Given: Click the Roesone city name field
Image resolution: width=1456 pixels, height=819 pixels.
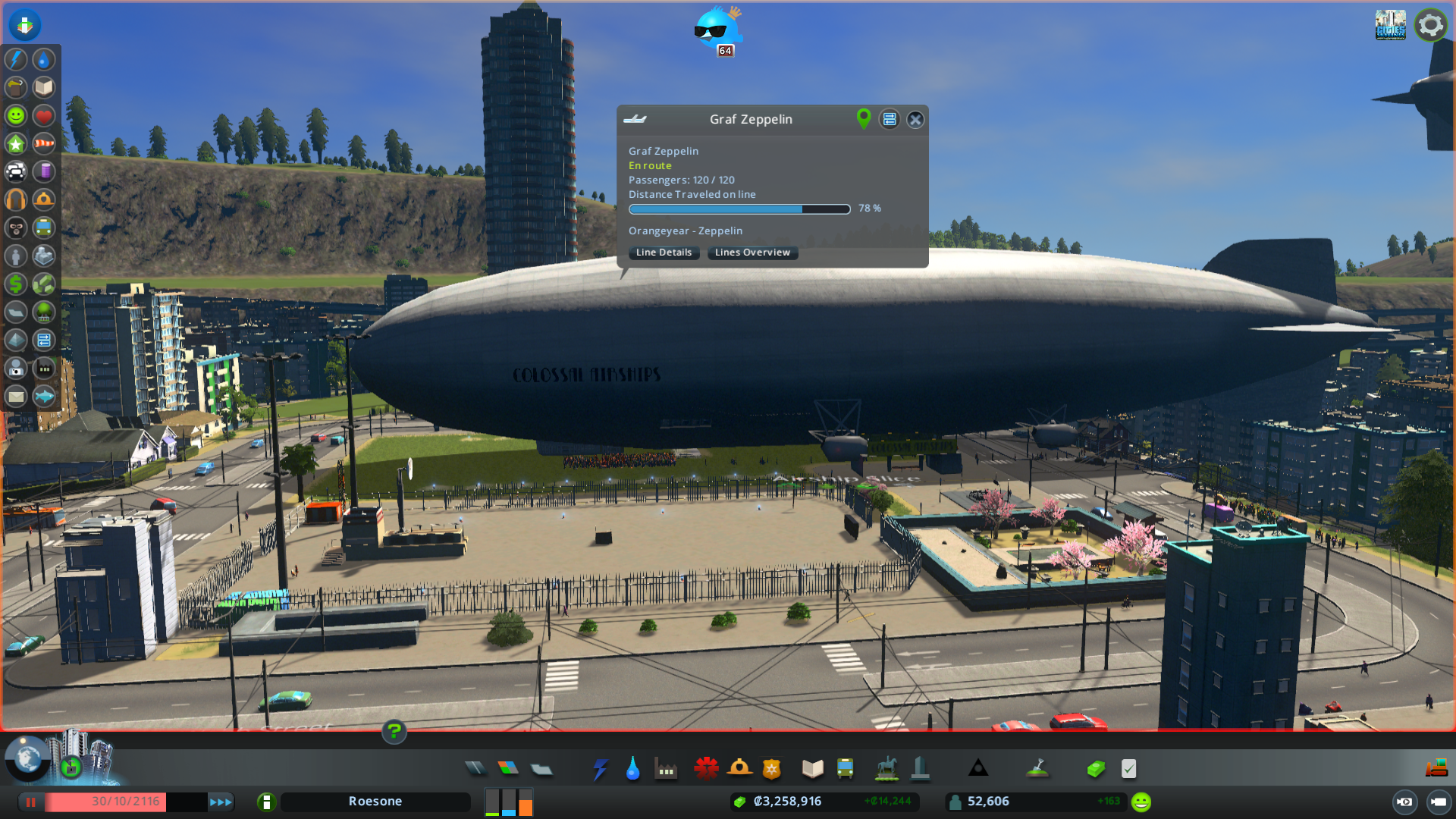Looking at the screenshot, I should click(375, 801).
